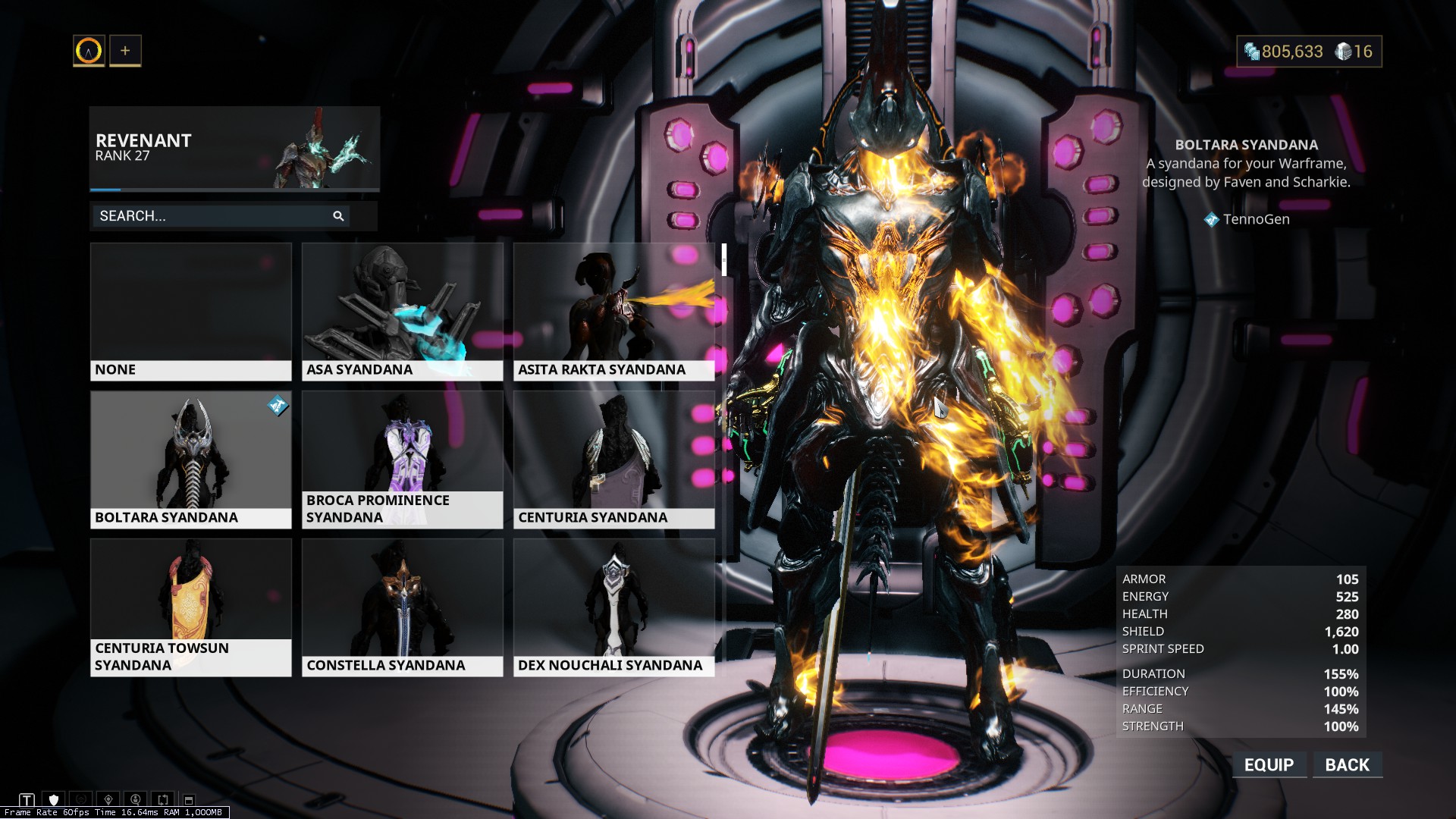Open the credits and platinum balance panel
Screen dimensions: 1456x819
(x=1309, y=52)
